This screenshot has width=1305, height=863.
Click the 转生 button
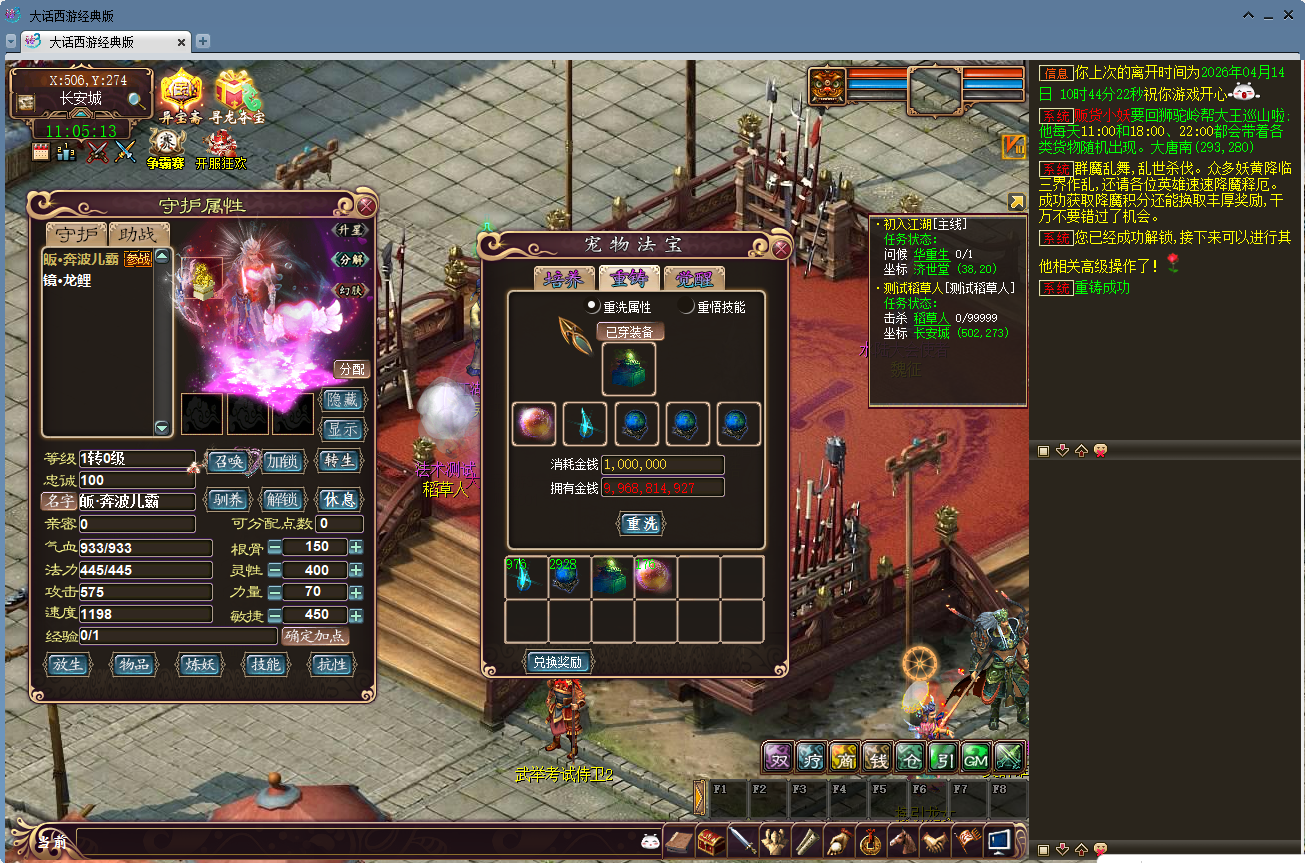tap(338, 461)
